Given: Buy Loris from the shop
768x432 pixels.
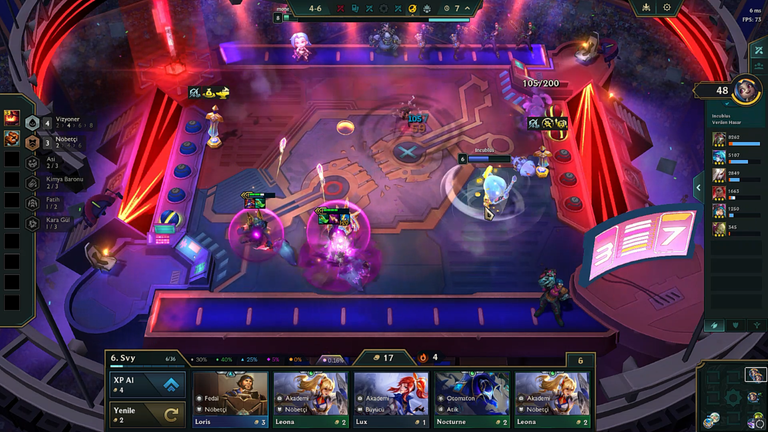Looking at the screenshot, I should (x=231, y=399).
